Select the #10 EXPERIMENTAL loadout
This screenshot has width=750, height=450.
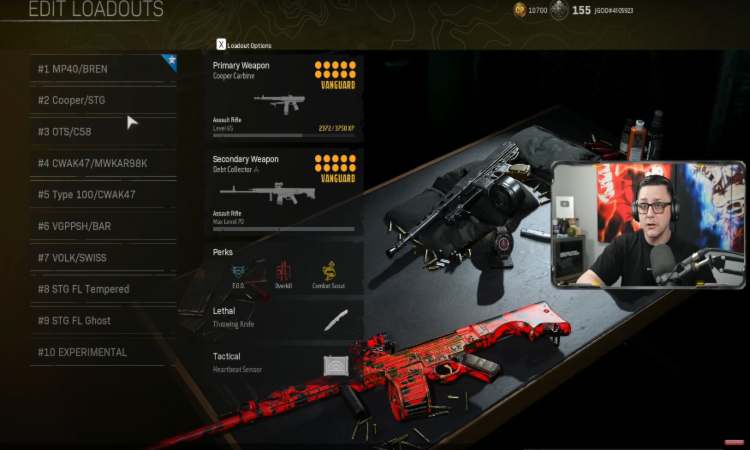point(102,352)
